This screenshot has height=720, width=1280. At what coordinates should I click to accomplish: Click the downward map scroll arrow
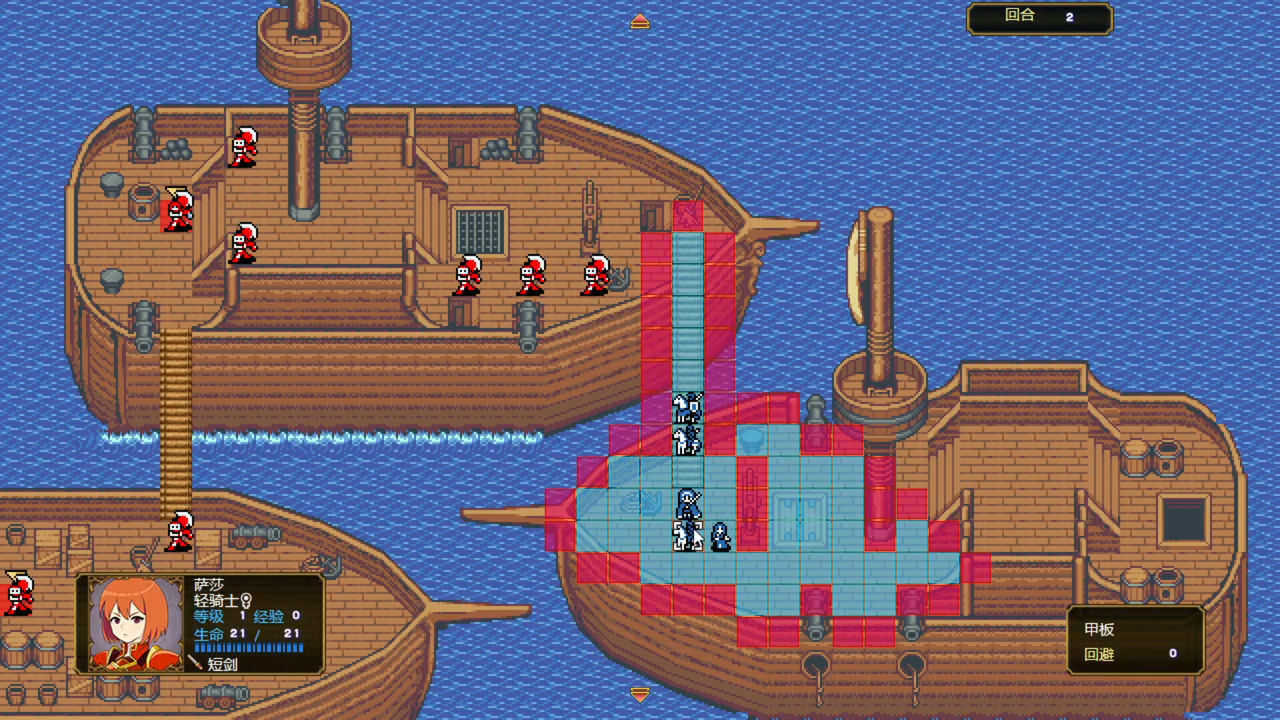(640, 693)
